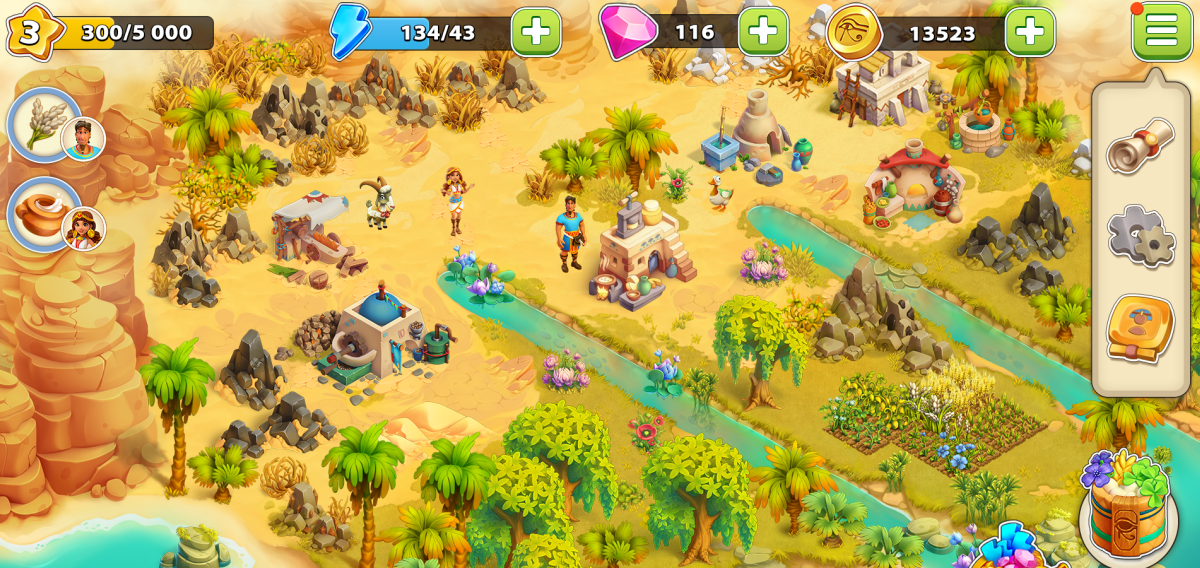Screen dimensions: 1200x568
Task: Add more energy with the plus button
Action: pos(535,32)
